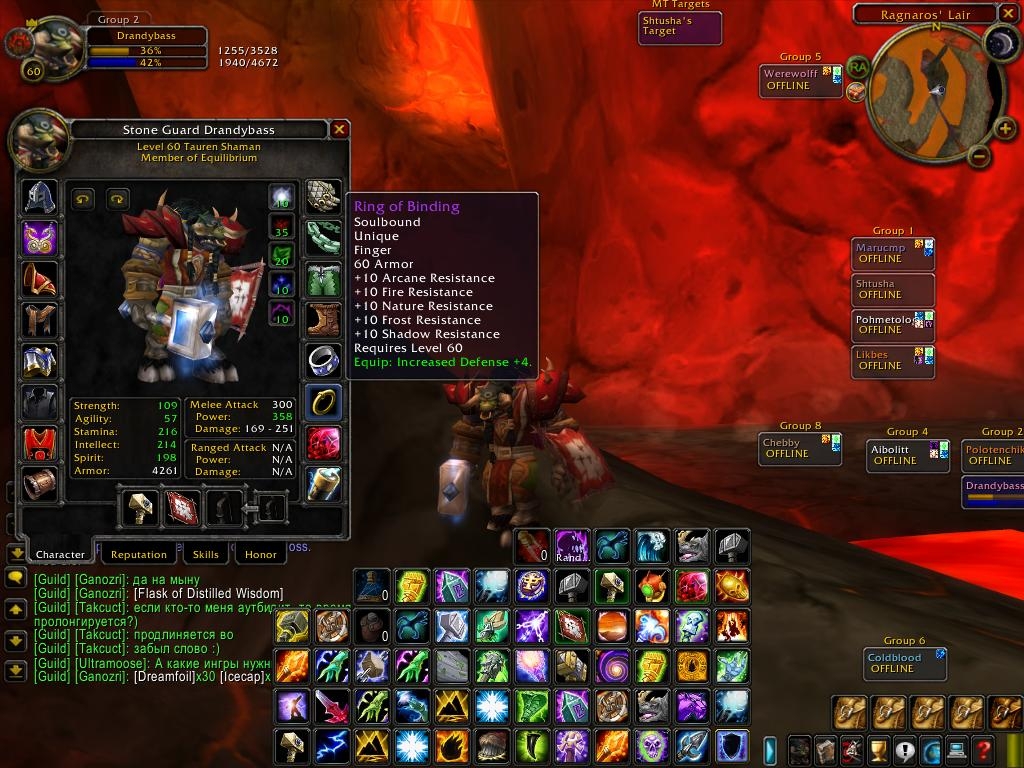Select Werewolff's raid frame in Group 5
The image size is (1024, 768).
[x=800, y=80]
